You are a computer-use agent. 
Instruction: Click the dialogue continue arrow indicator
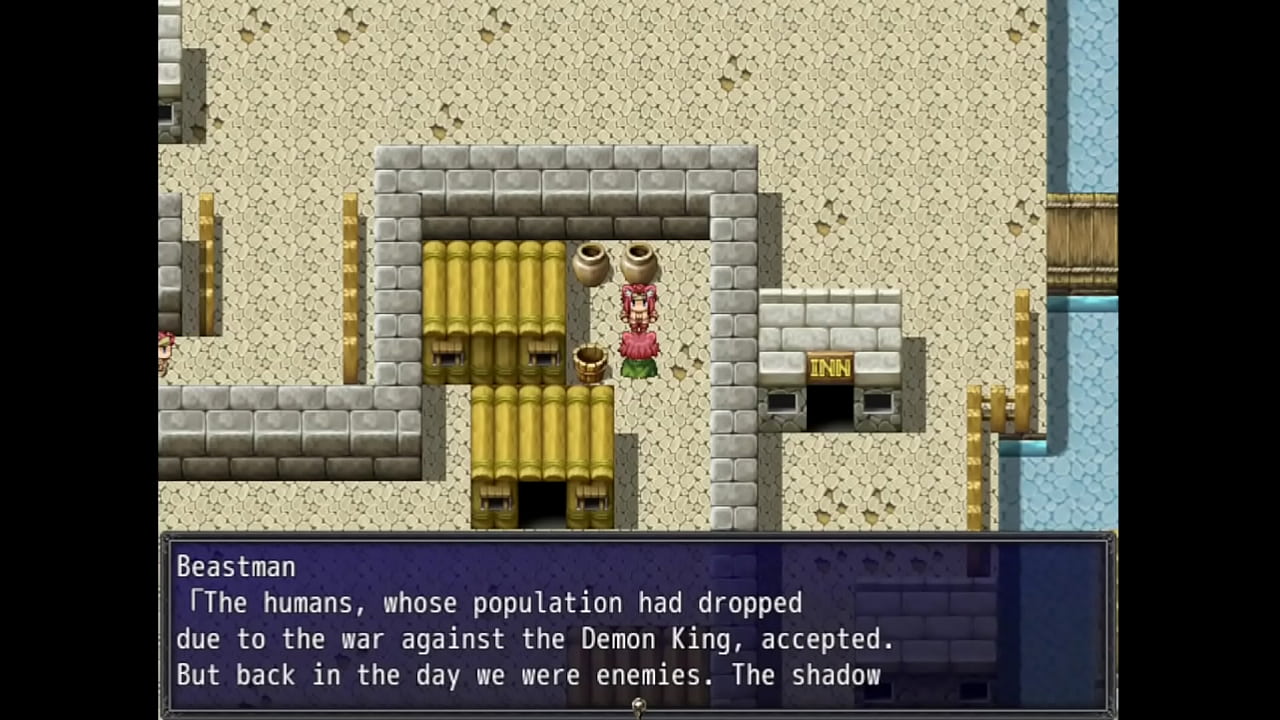point(638,706)
